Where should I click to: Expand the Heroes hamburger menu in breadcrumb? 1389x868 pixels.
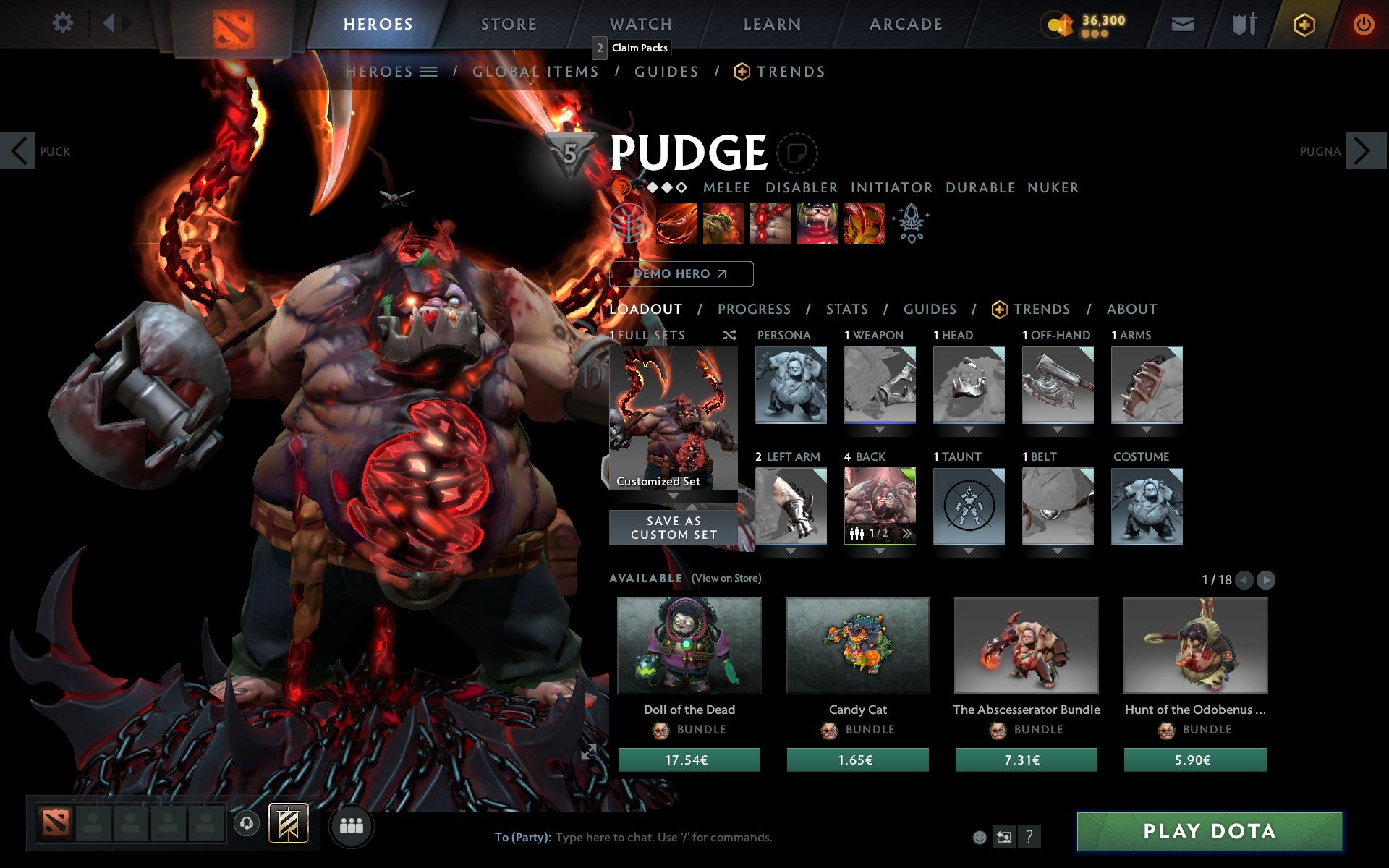(430, 71)
